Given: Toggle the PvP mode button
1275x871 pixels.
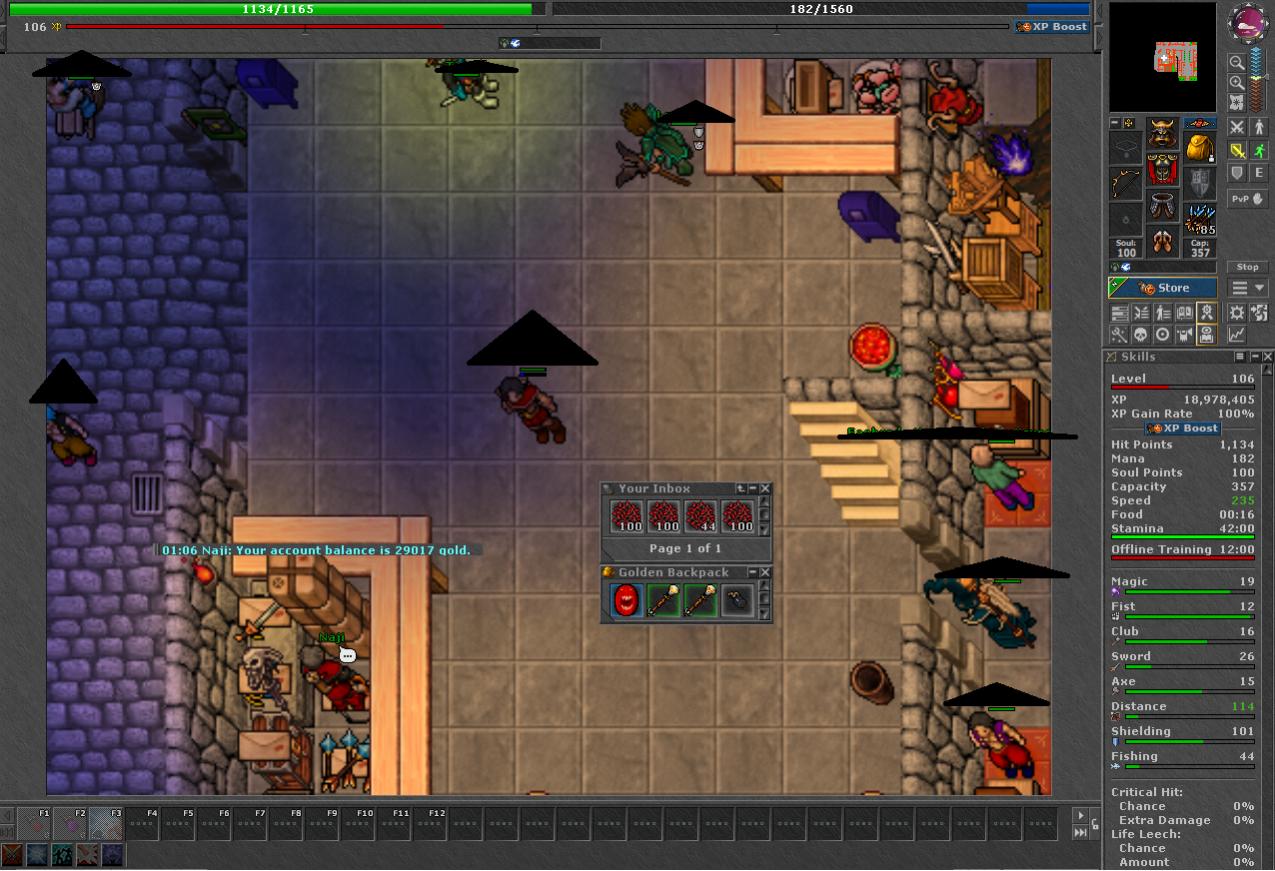Looking at the screenshot, I should pos(1247,198).
